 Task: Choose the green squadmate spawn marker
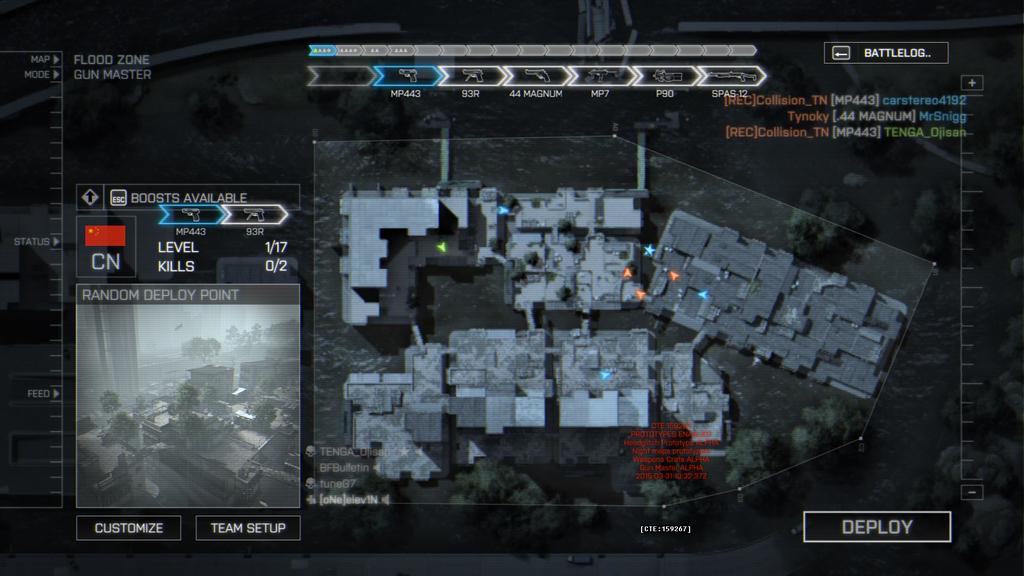(438, 245)
